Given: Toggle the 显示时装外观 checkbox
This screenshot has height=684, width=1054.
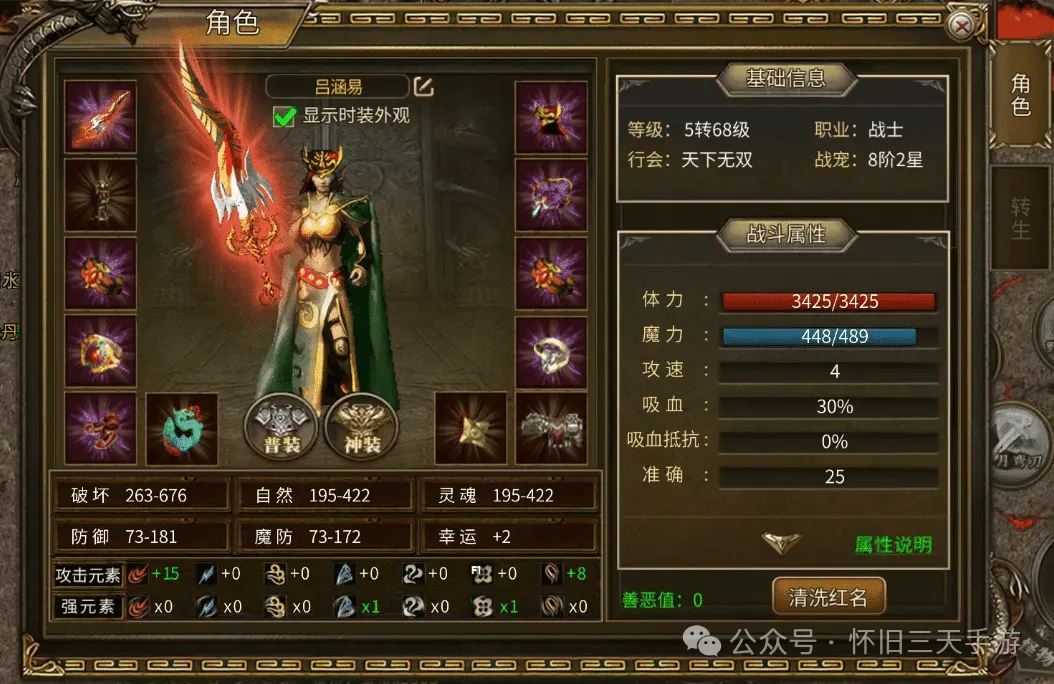Looking at the screenshot, I should pyautogui.click(x=285, y=116).
